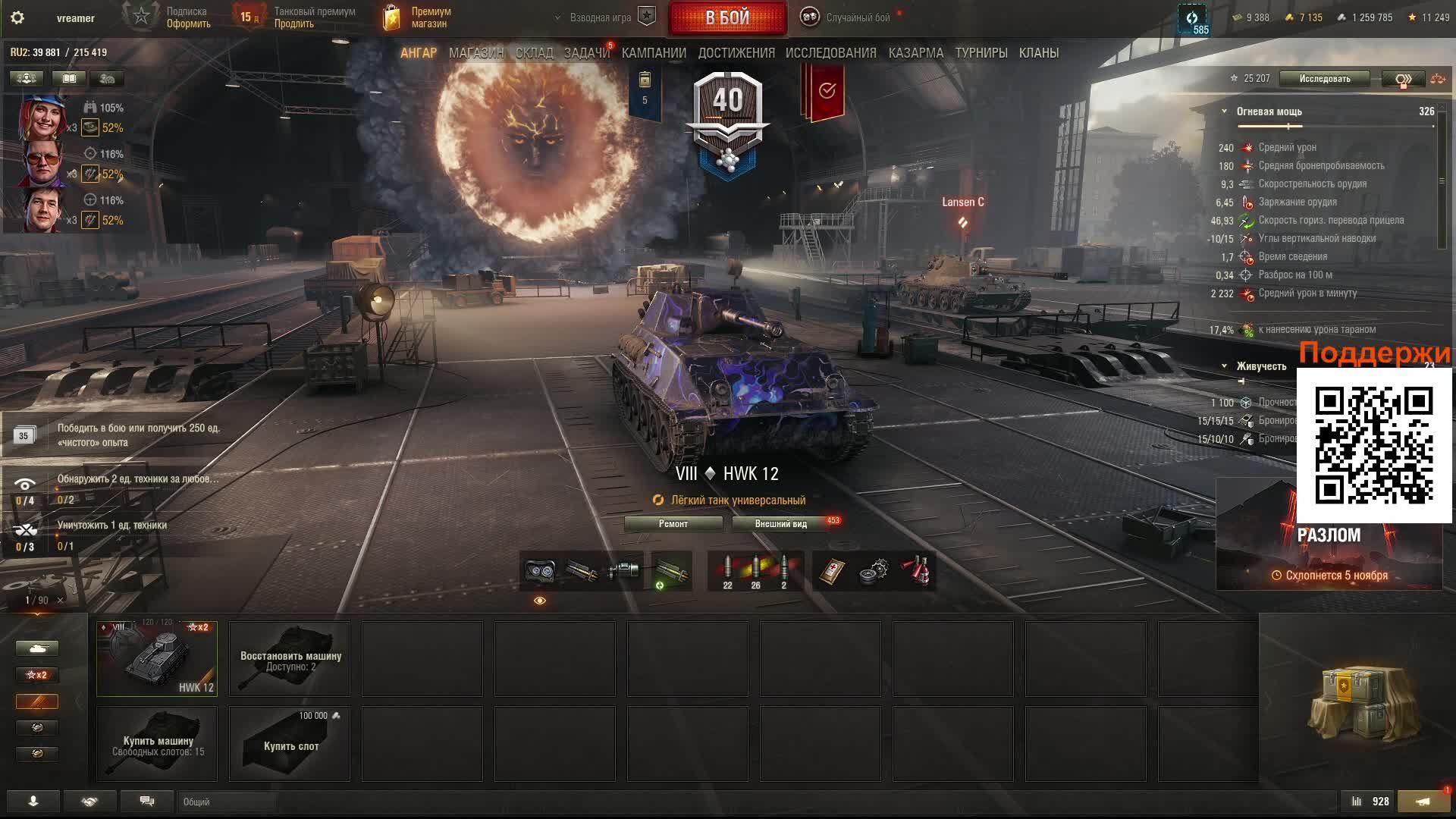Show the КЛАНЫ clans tab
1456x819 pixels.
[x=1038, y=53]
